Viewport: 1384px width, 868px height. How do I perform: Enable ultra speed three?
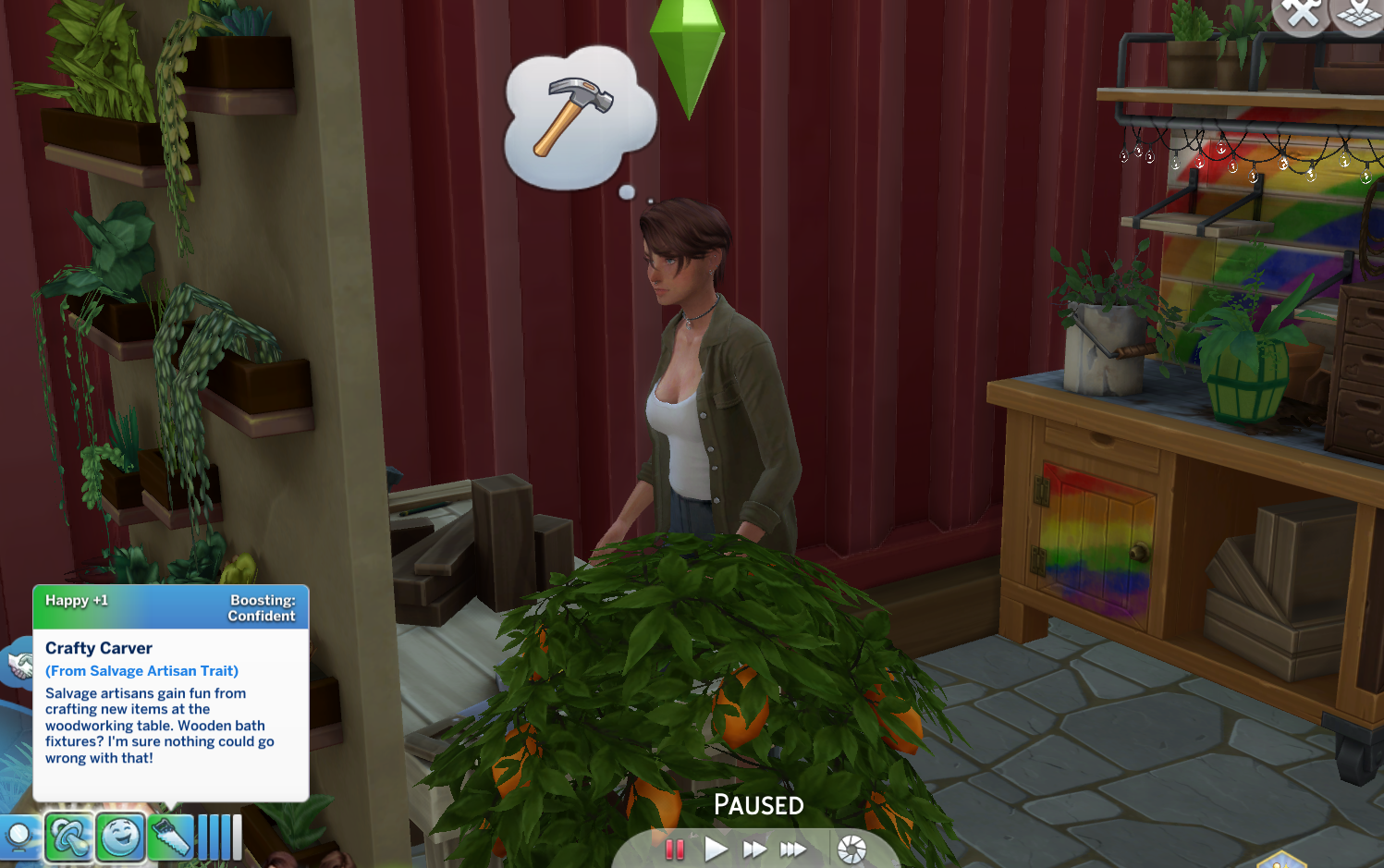coord(793,848)
